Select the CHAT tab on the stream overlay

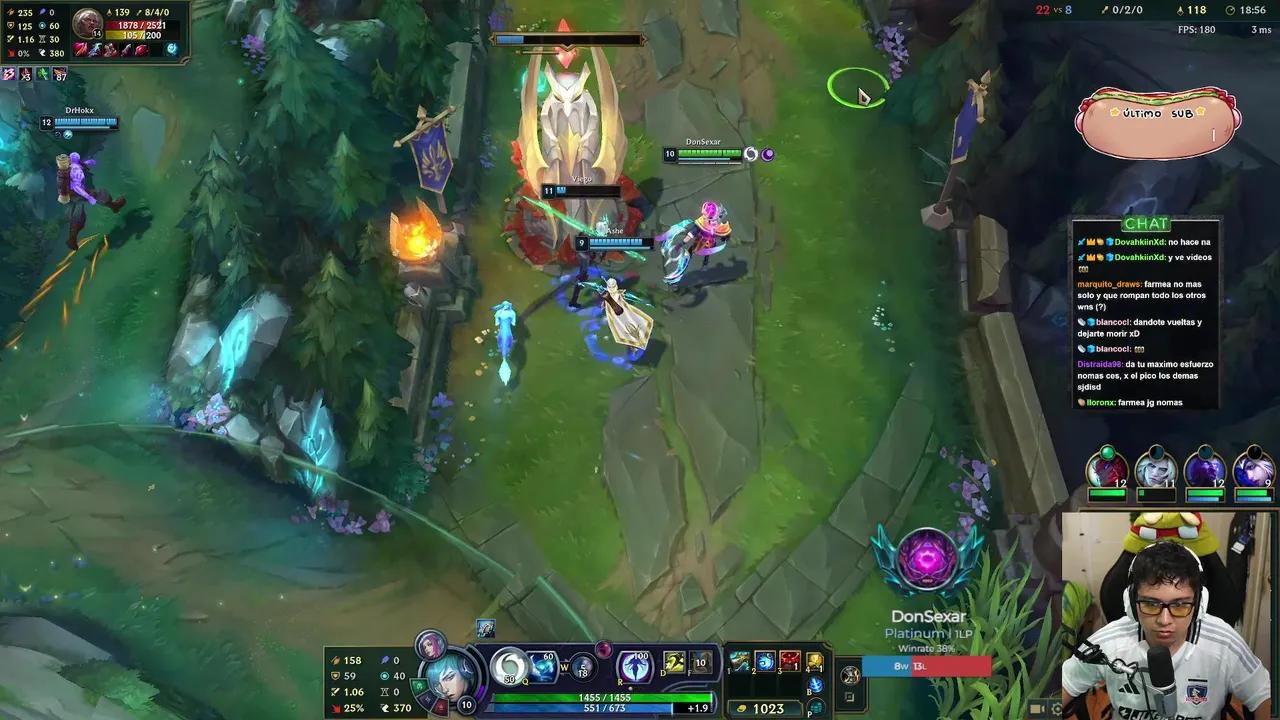click(x=1145, y=223)
